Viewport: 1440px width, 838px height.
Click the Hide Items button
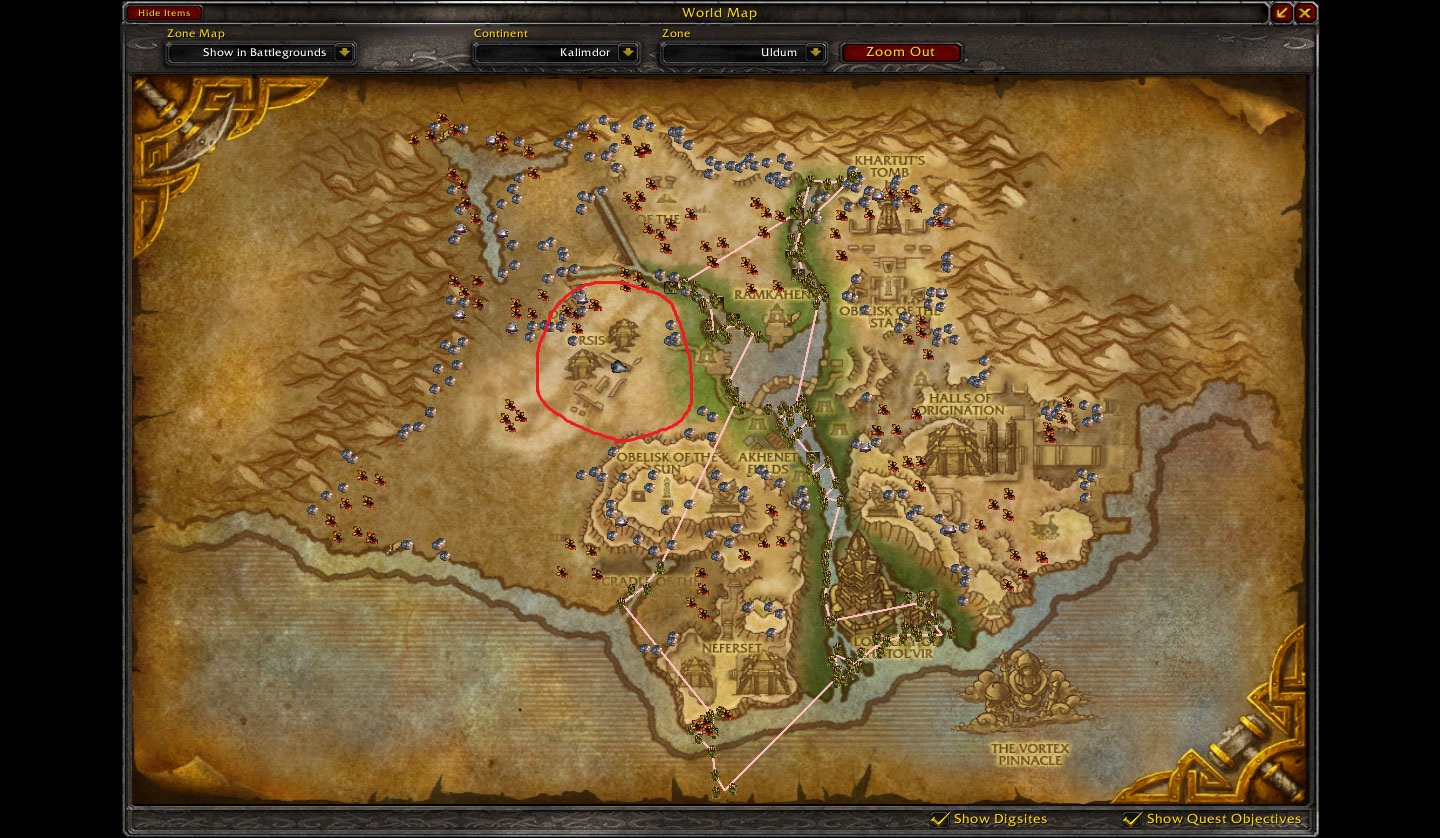[x=163, y=12]
